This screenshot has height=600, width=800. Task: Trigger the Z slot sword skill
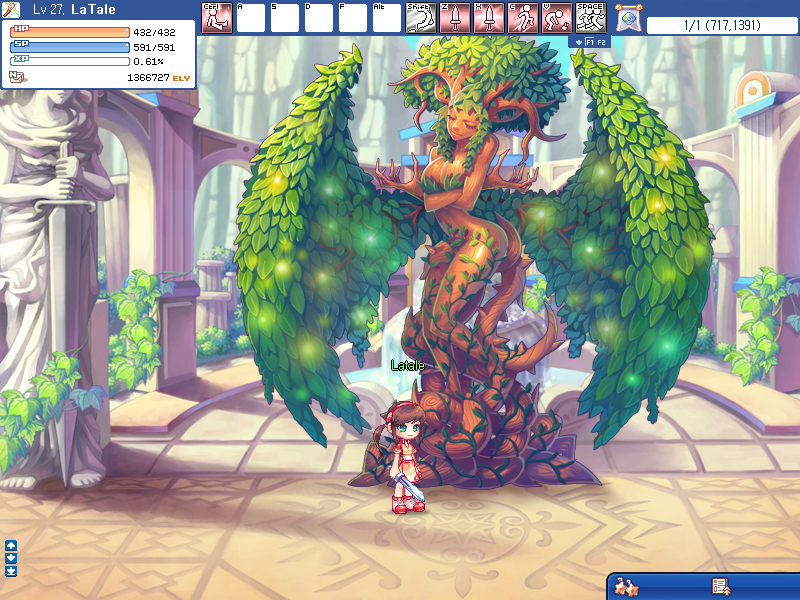click(454, 18)
